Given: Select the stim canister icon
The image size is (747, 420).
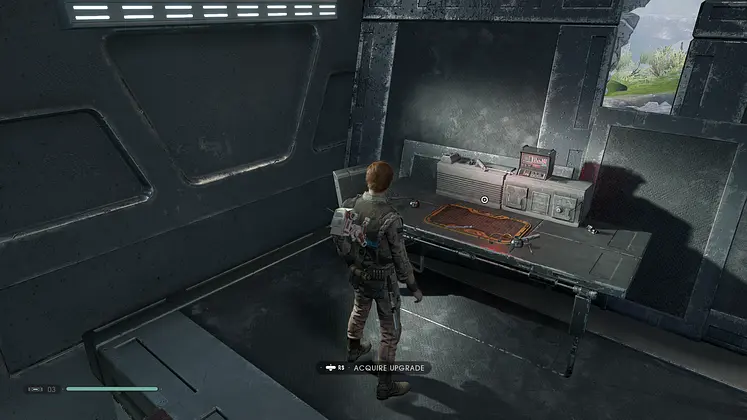Looking at the screenshot, I should [35, 389].
